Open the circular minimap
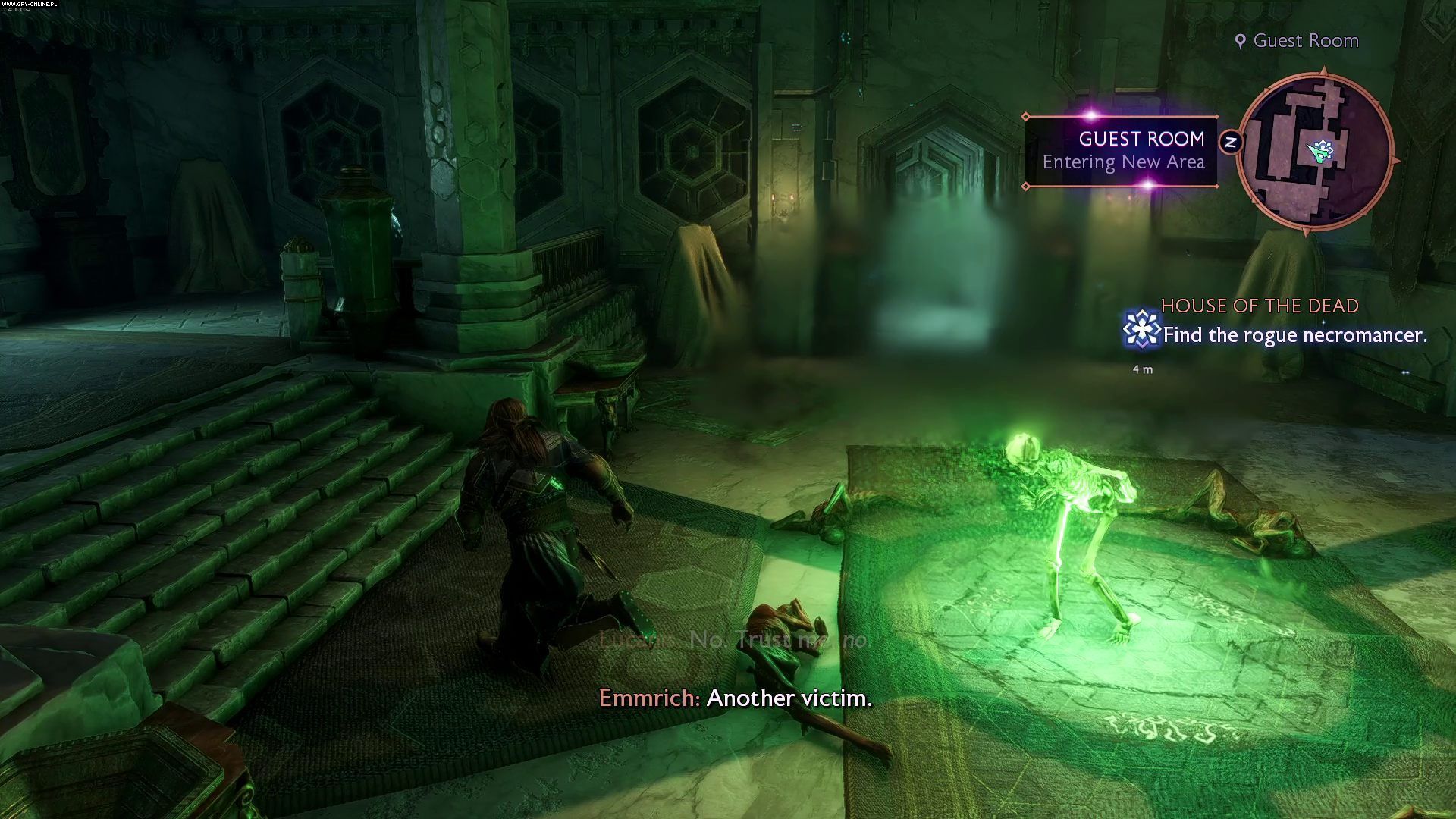Image resolution: width=1456 pixels, height=819 pixels. click(x=1315, y=151)
